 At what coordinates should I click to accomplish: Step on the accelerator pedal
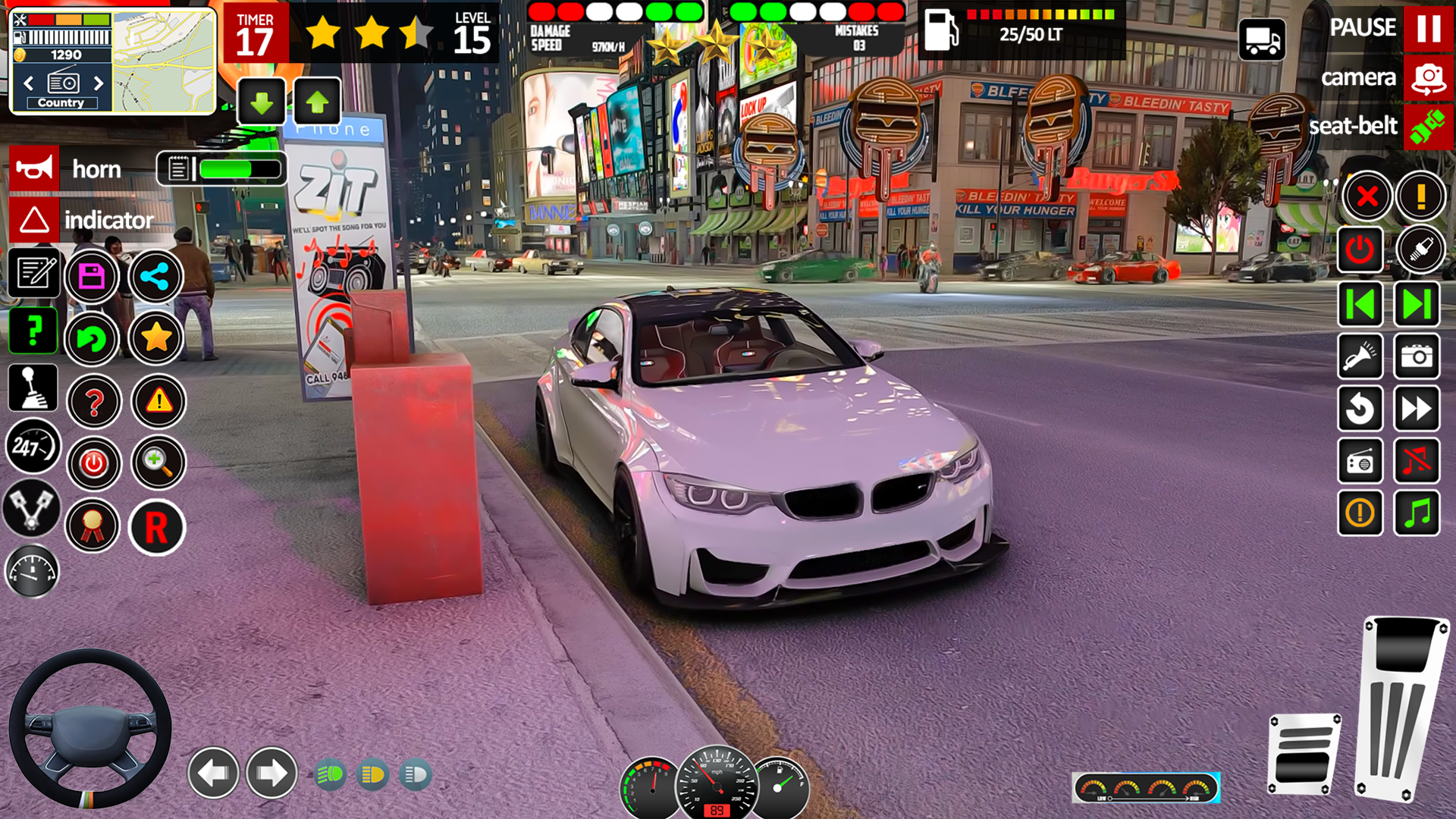(x=1399, y=709)
